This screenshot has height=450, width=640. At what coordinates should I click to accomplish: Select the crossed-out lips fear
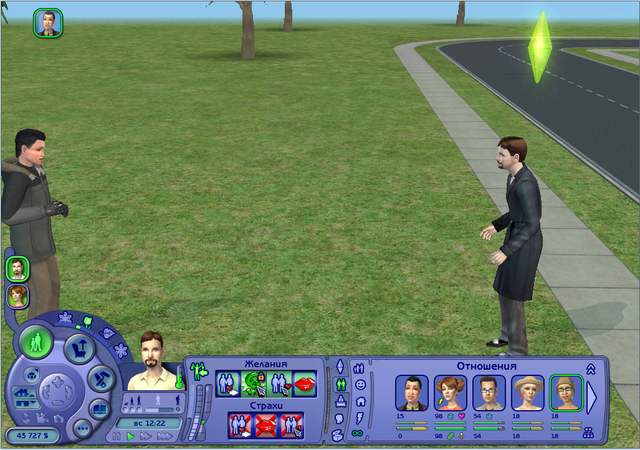tap(266, 424)
